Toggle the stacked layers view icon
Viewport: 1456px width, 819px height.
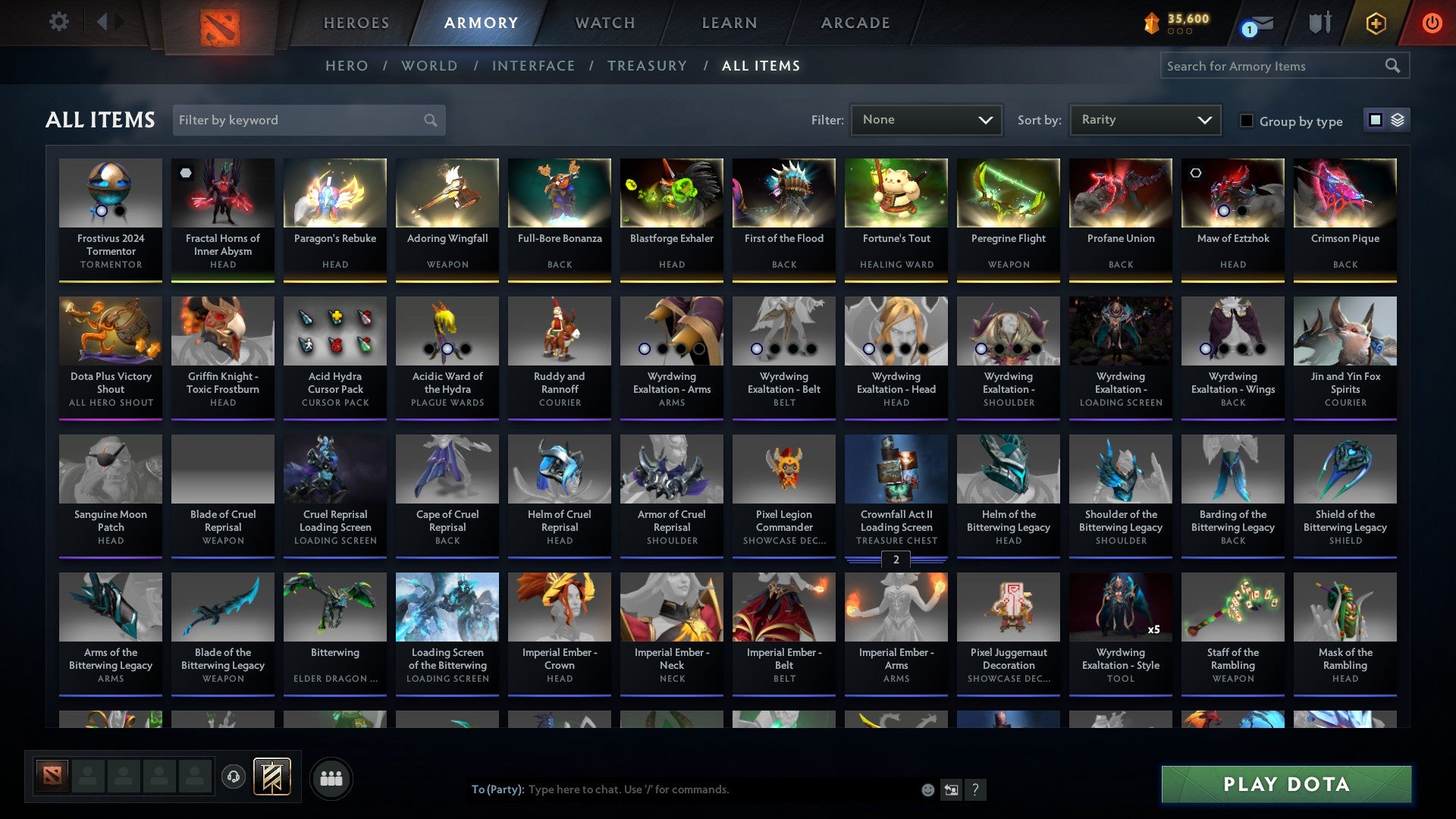1396,120
